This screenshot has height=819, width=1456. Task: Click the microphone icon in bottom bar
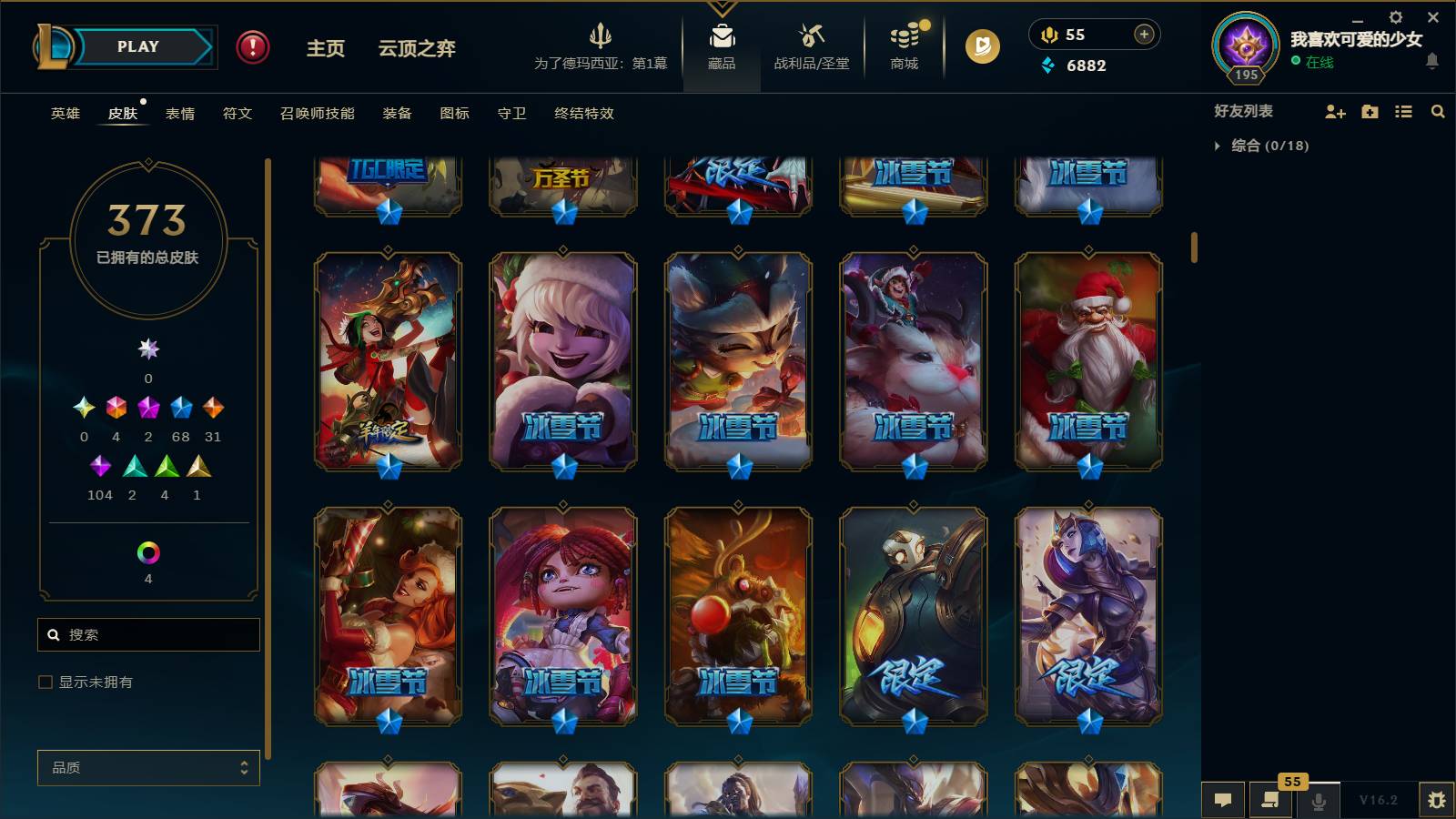1317,800
